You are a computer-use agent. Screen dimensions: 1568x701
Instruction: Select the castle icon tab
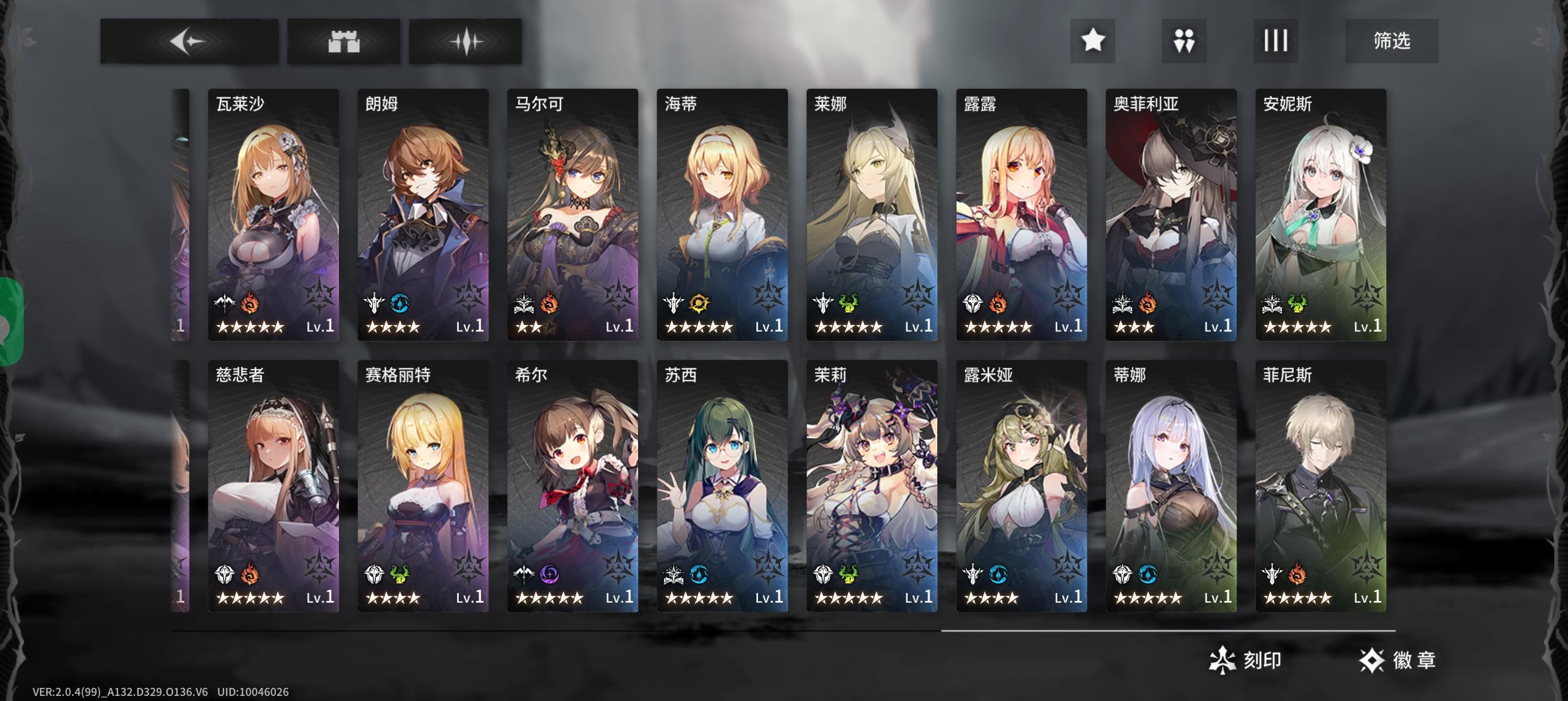(343, 41)
